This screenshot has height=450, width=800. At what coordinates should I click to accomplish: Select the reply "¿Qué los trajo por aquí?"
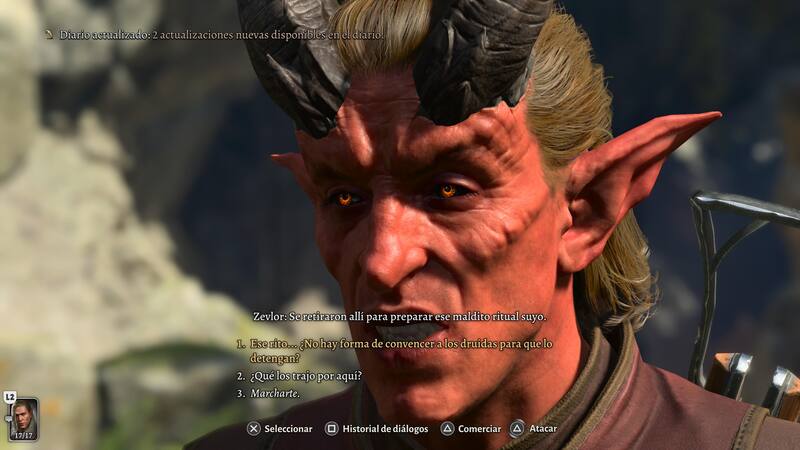tap(305, 376)
